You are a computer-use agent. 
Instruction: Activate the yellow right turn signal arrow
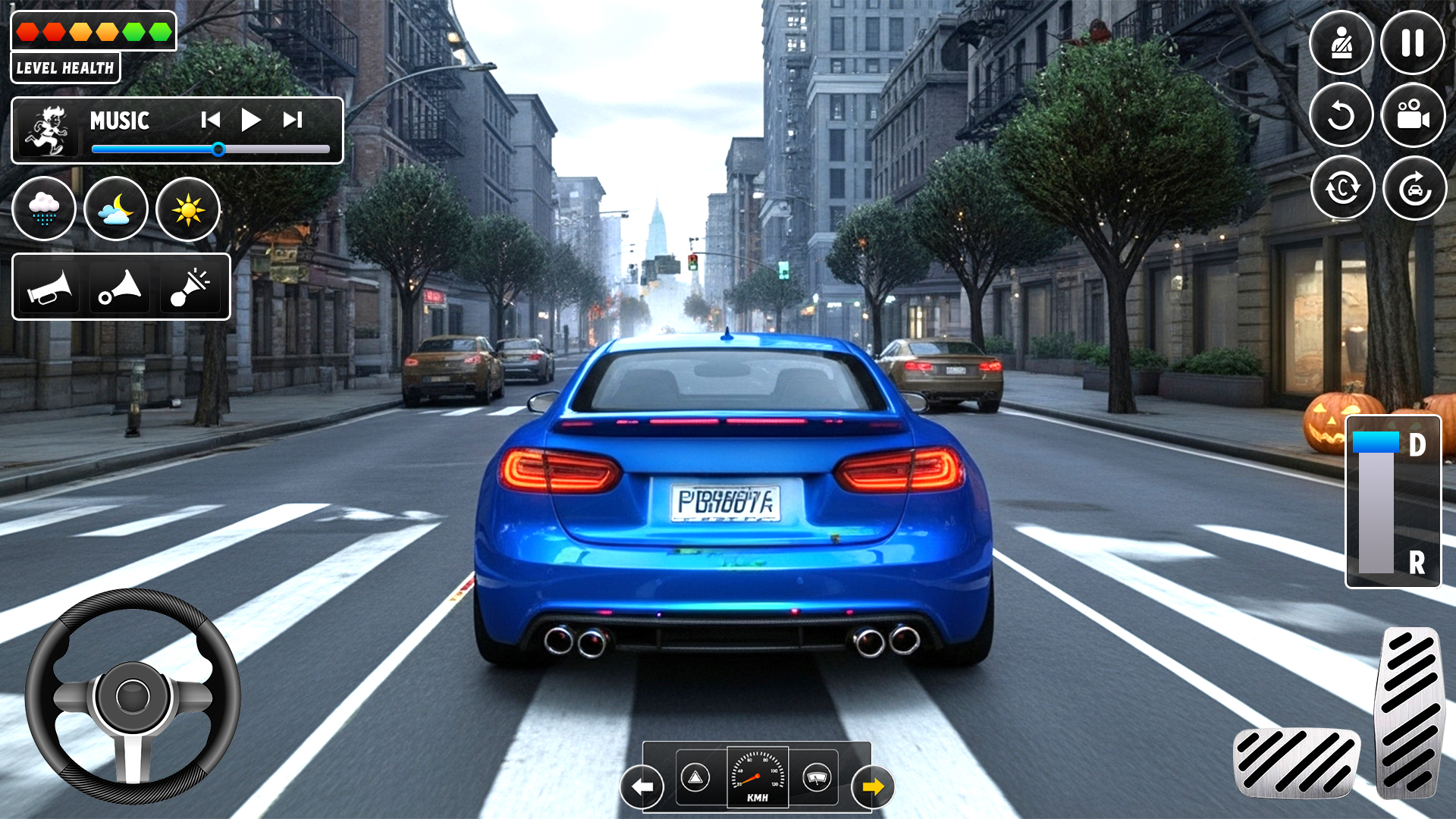tap(873, 787)
